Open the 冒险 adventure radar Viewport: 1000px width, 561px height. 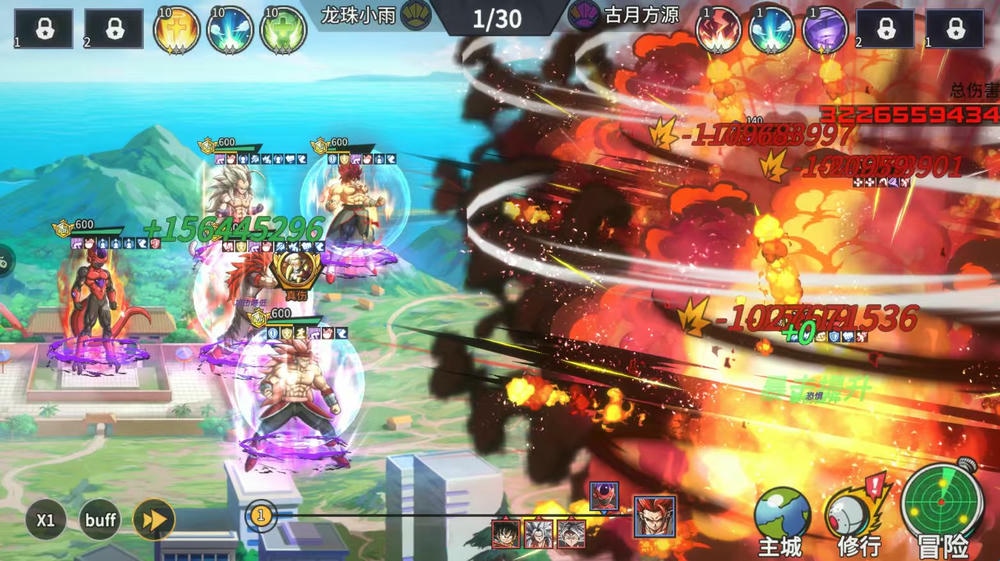pos(942,512)
